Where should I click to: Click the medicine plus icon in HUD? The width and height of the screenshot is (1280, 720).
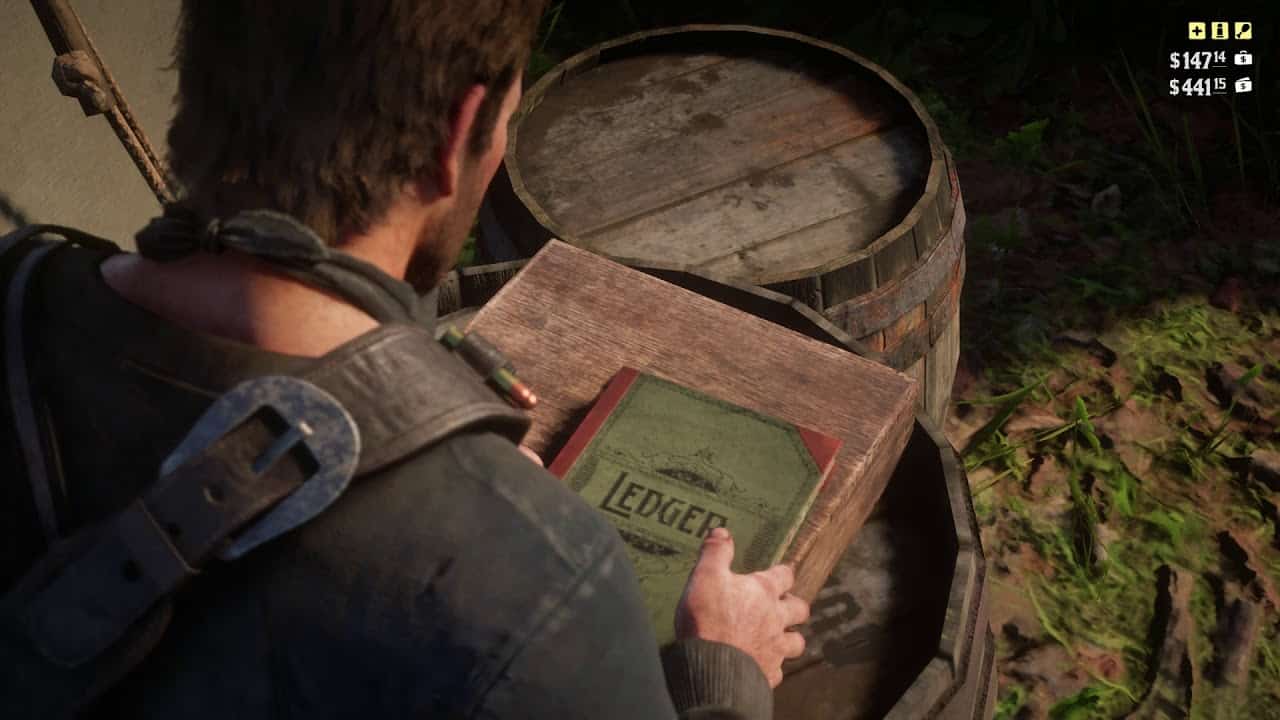click(x=1197, y=32)
